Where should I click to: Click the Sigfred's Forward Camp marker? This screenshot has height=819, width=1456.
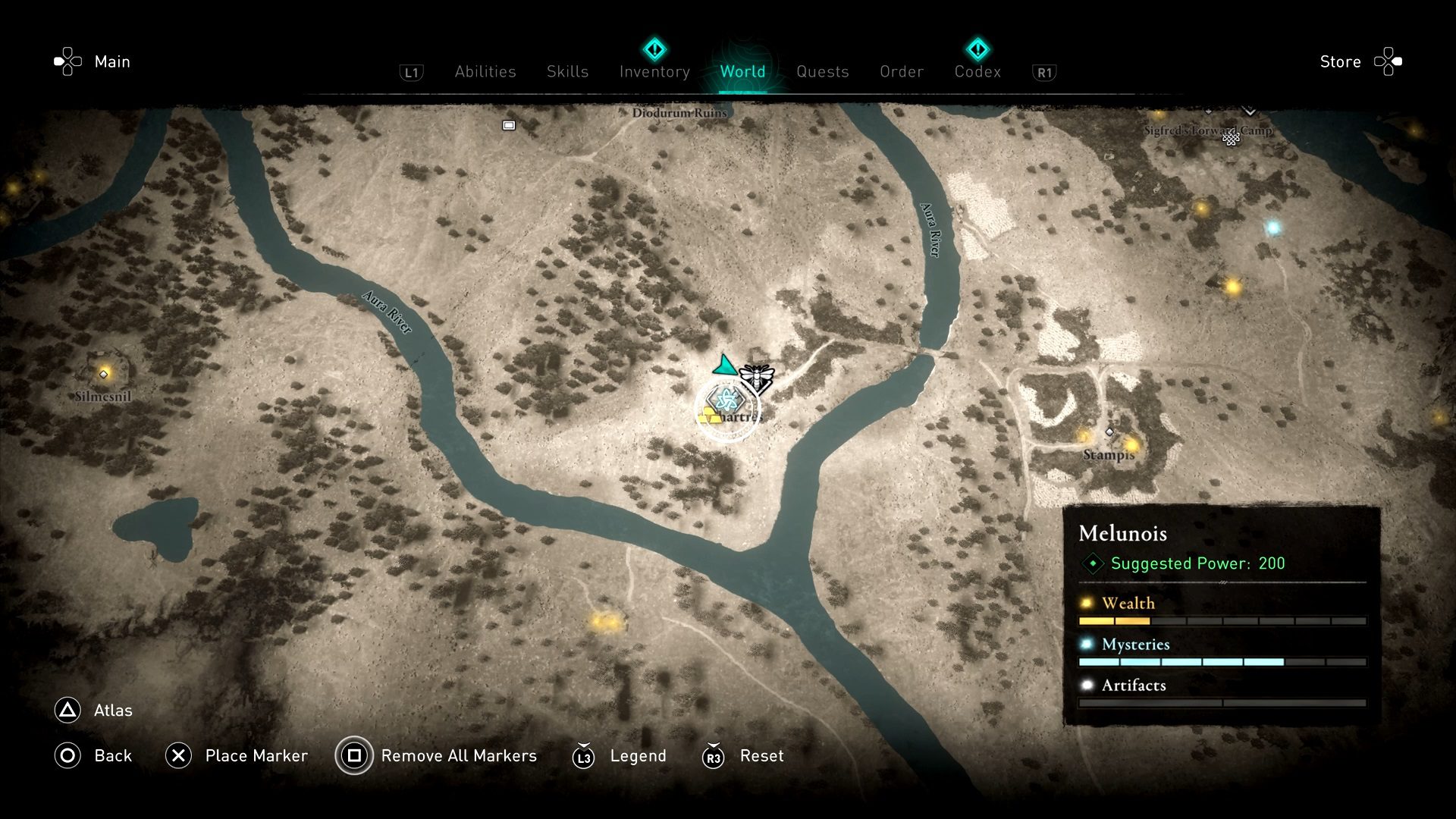[1231, 139]
